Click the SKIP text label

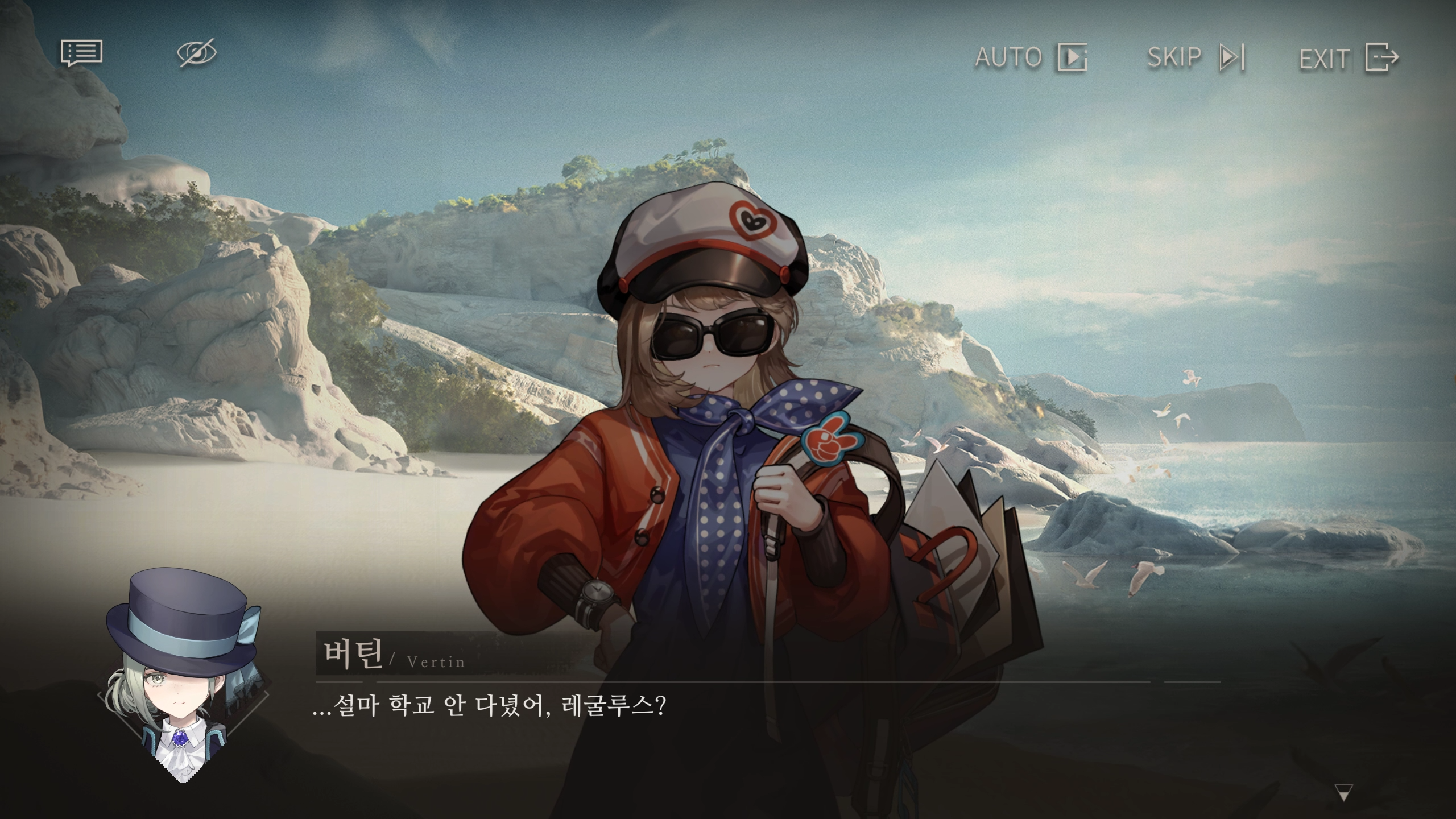pyautogui.click(x=1174, y=56)
